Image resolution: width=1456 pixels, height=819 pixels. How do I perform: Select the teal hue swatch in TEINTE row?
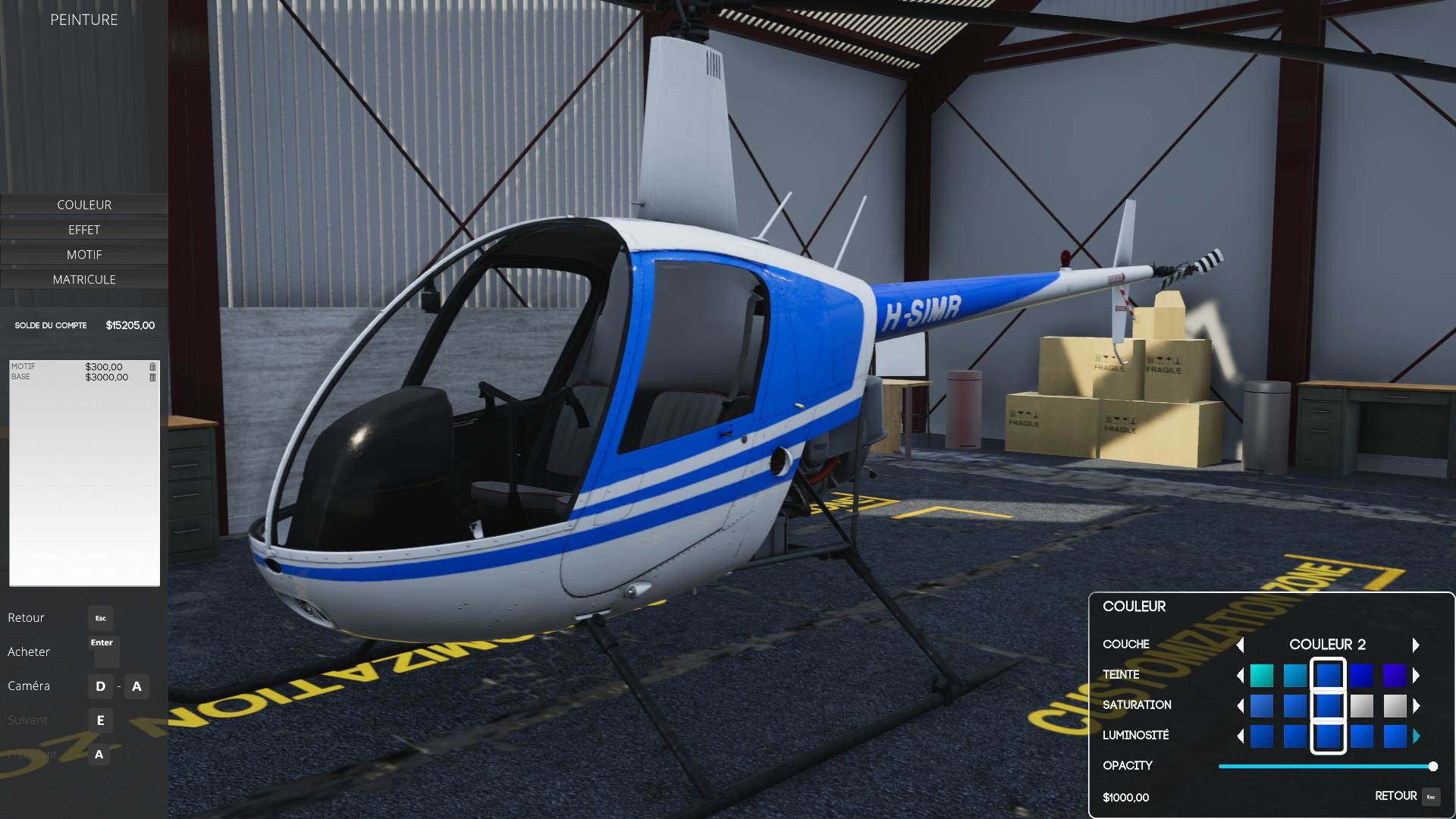1262,675
